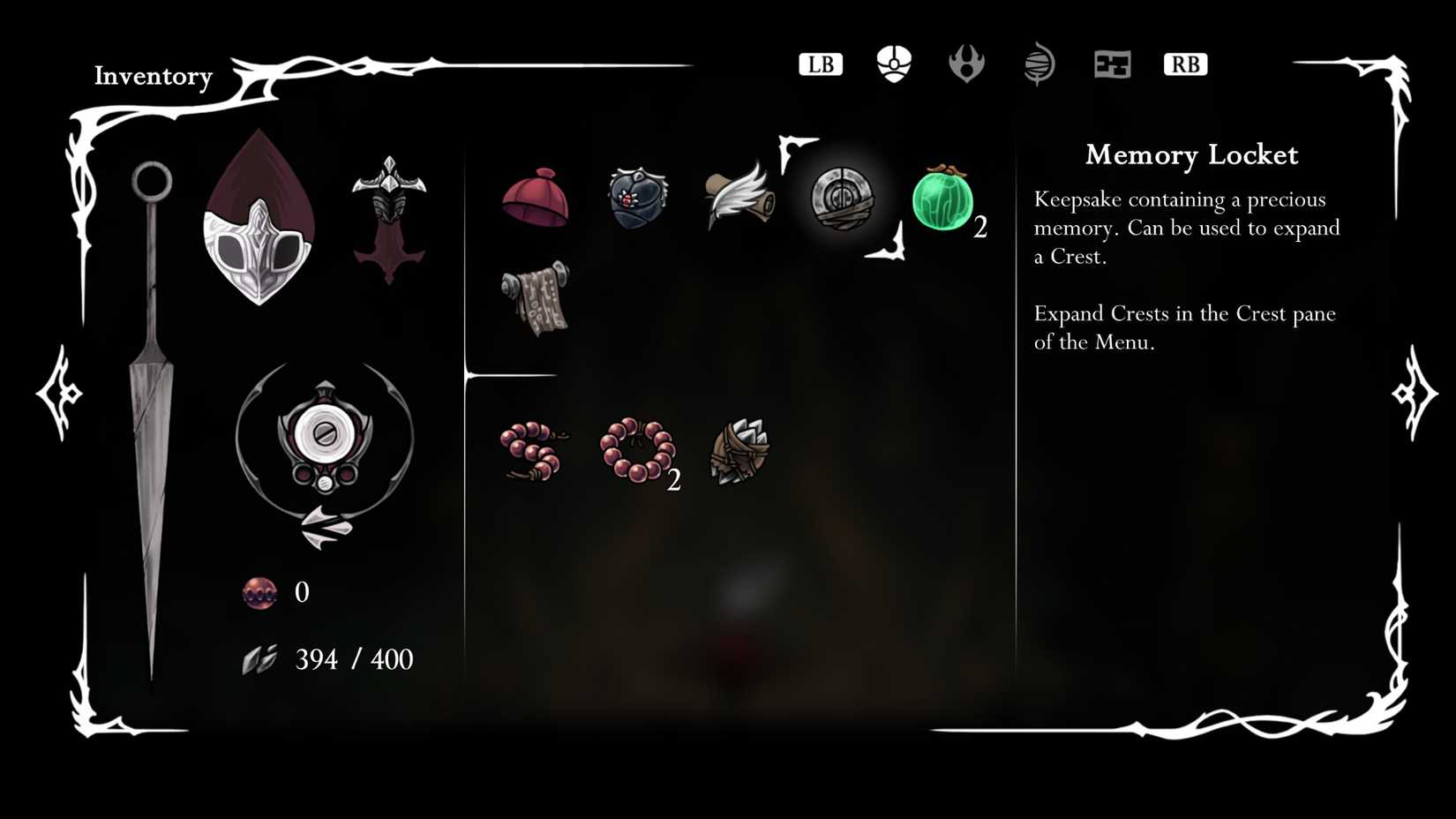The width and height of the screenshot is (1456, 819).
Task: Select the bug brooch pendant item
Action: click(x=638, y=199)
